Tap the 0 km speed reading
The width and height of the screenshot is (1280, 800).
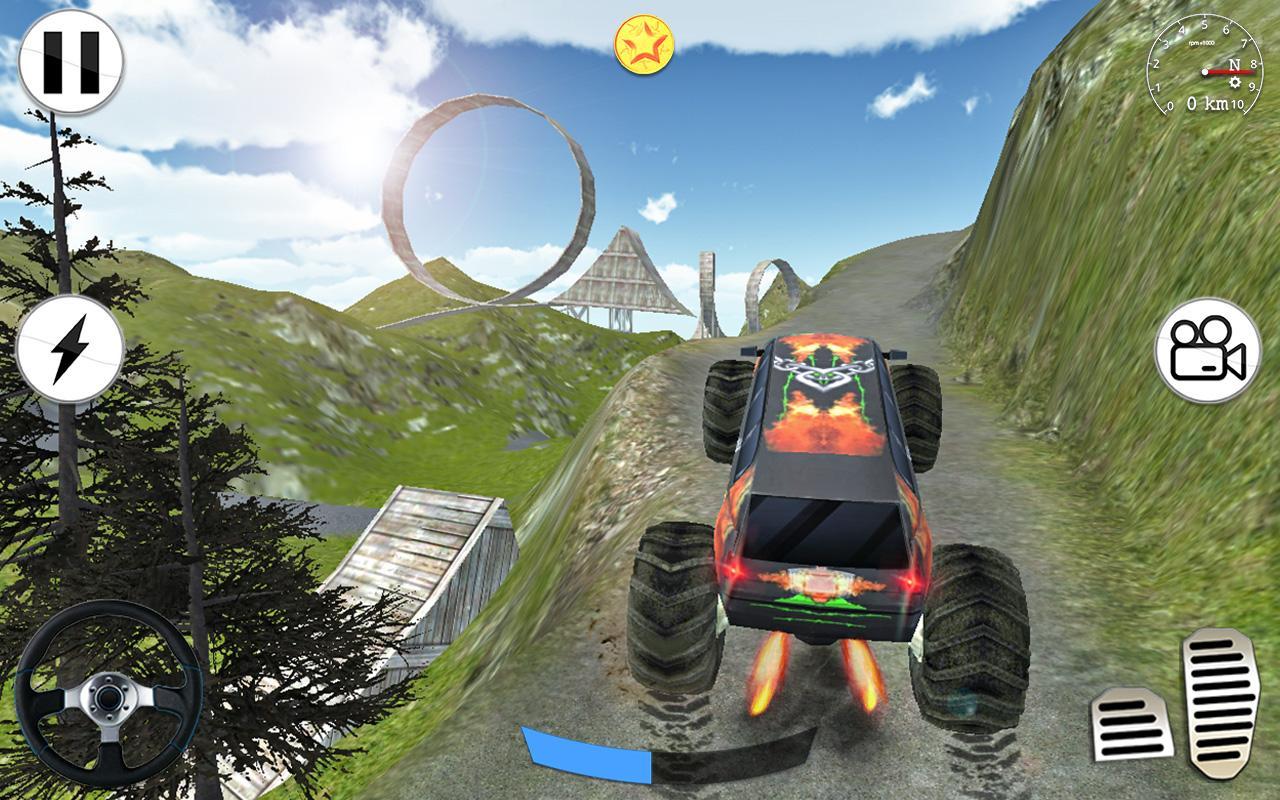click(x=1208, y=101)
